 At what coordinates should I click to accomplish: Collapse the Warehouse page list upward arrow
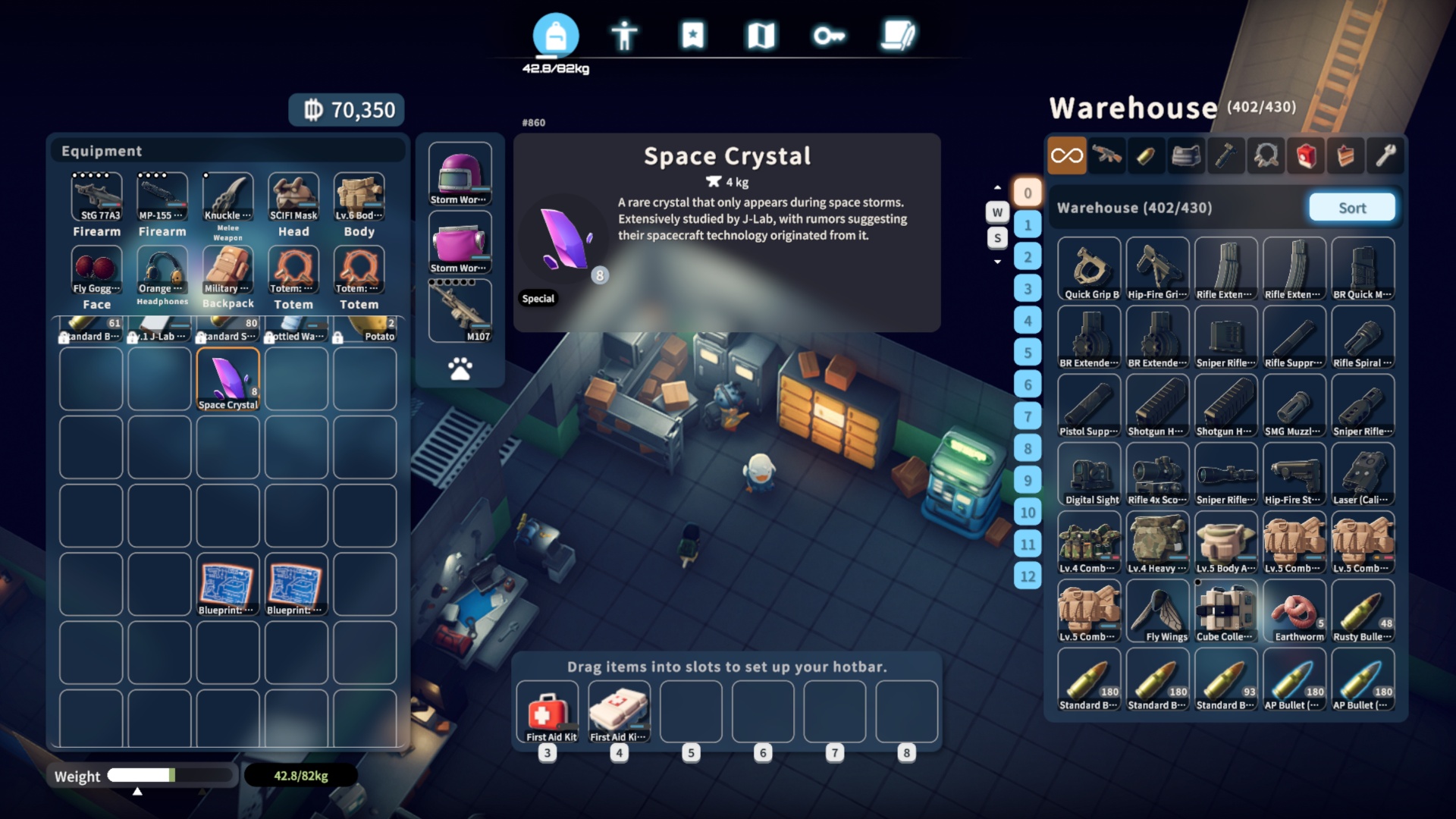tap(997, 187)
